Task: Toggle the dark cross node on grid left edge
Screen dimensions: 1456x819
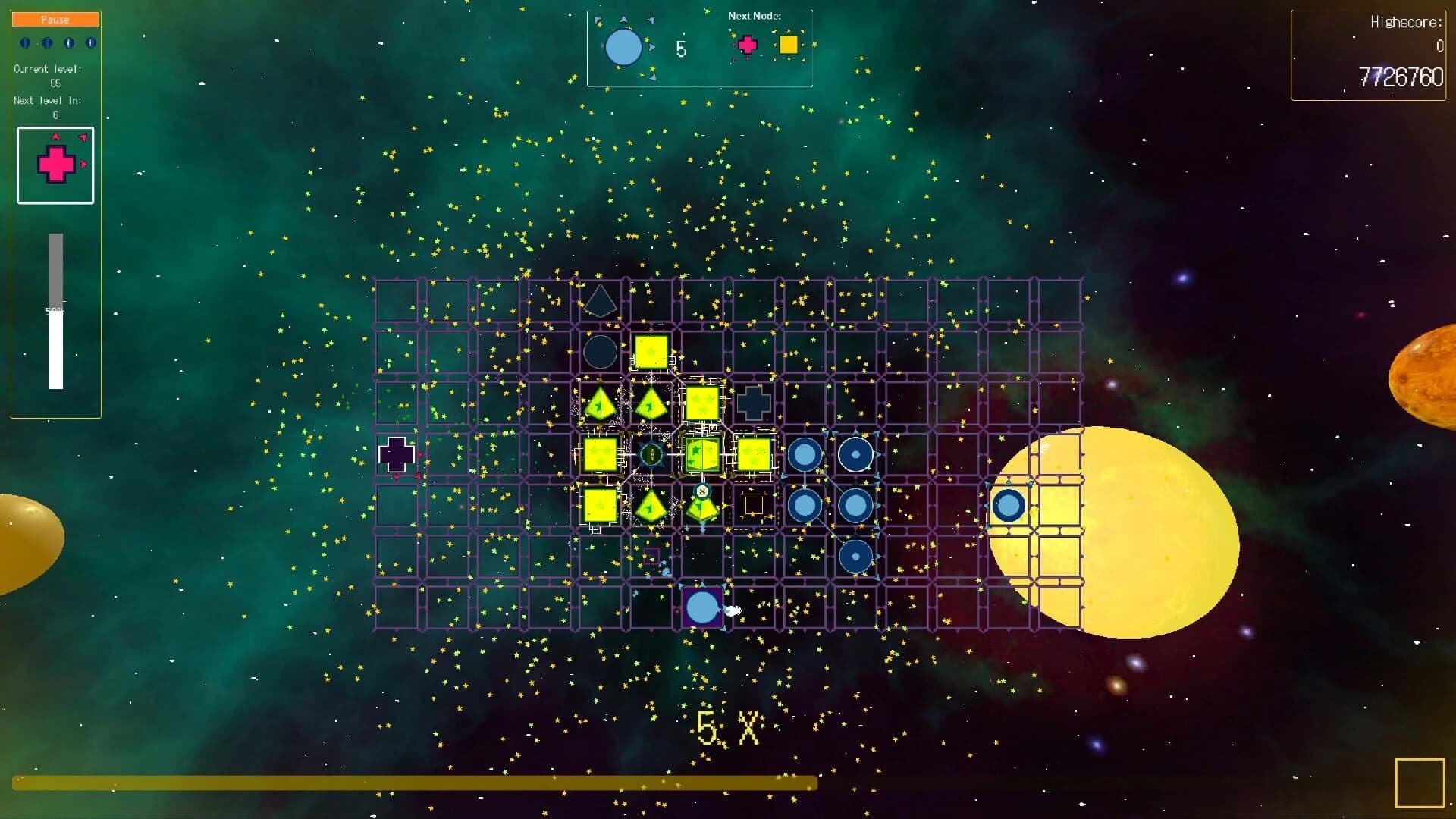Action: coord(395,453)
